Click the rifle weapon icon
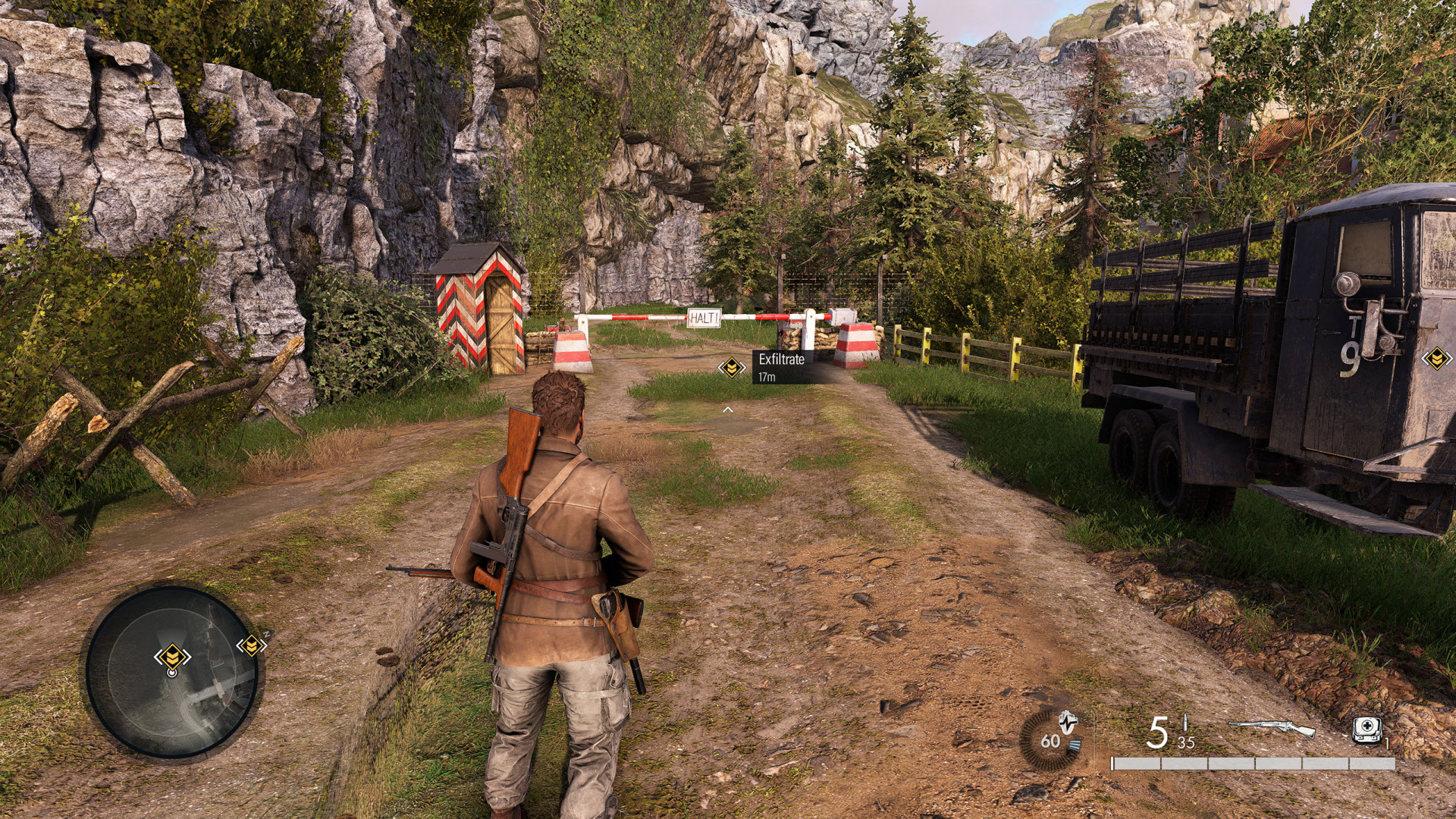Screen dimensions: 1456x819 click(x=1272, y=729)
